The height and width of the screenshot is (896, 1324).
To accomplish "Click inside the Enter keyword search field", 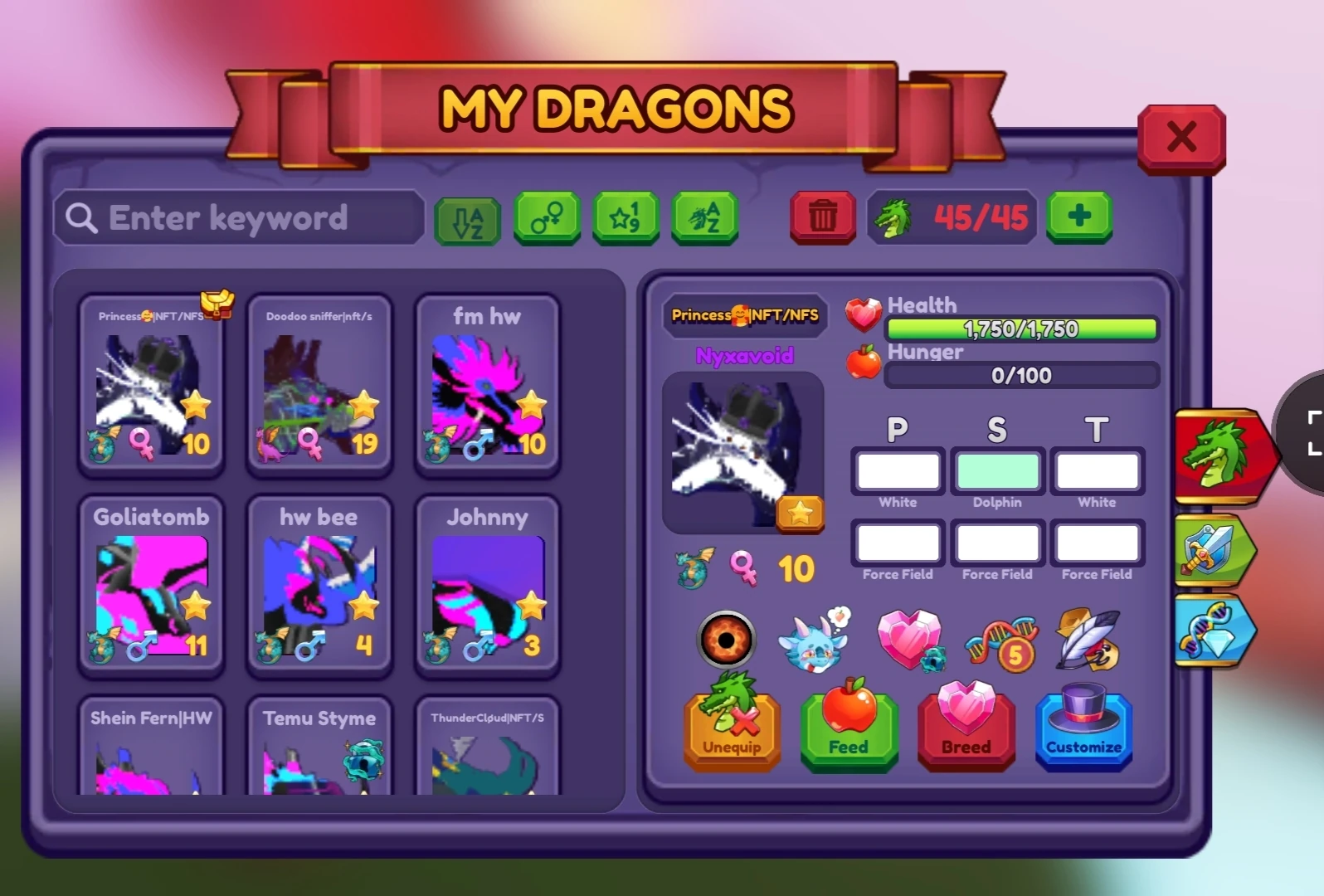I will point(241,218).
